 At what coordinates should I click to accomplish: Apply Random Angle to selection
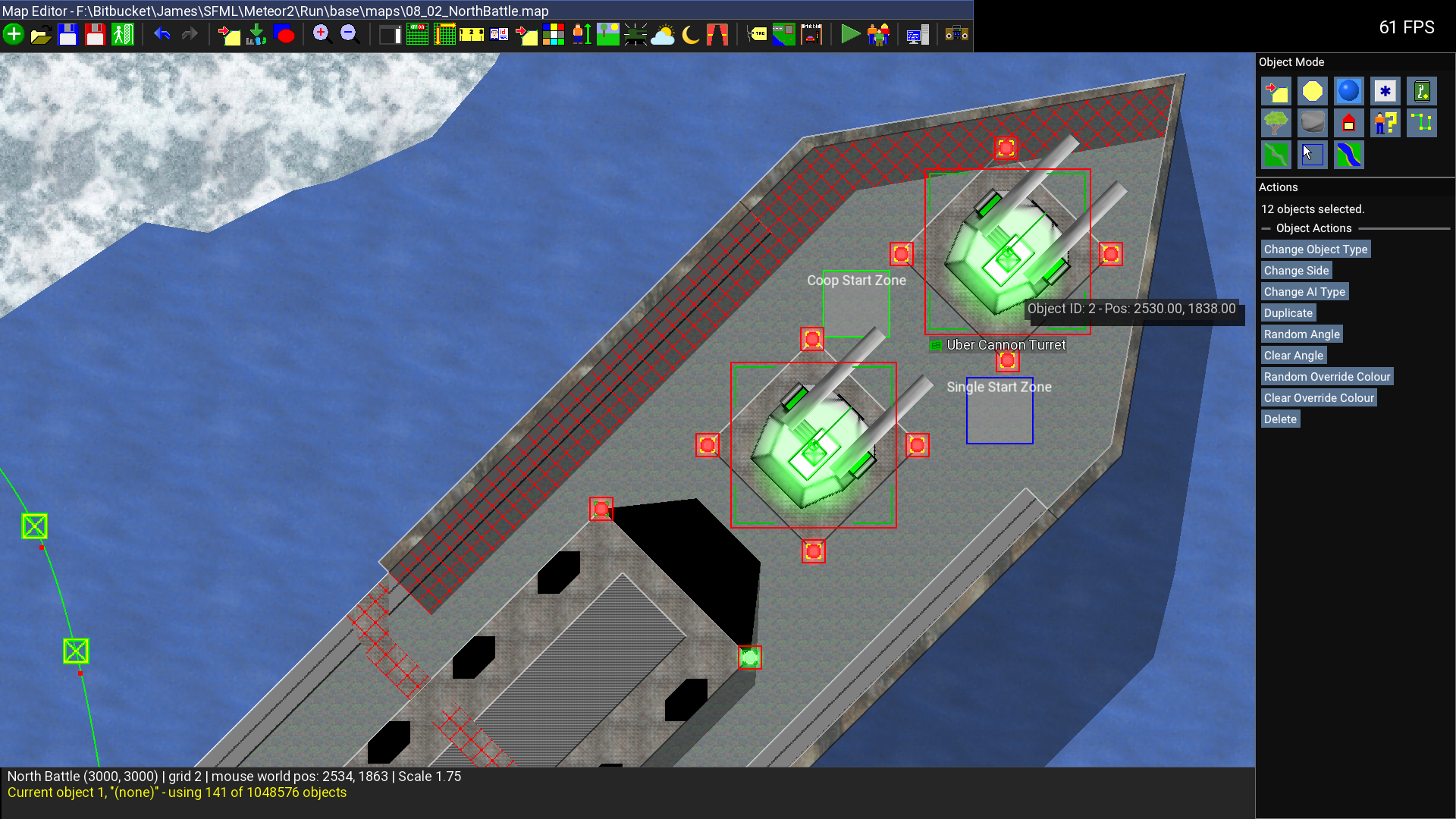click(x=1301, y=334)
